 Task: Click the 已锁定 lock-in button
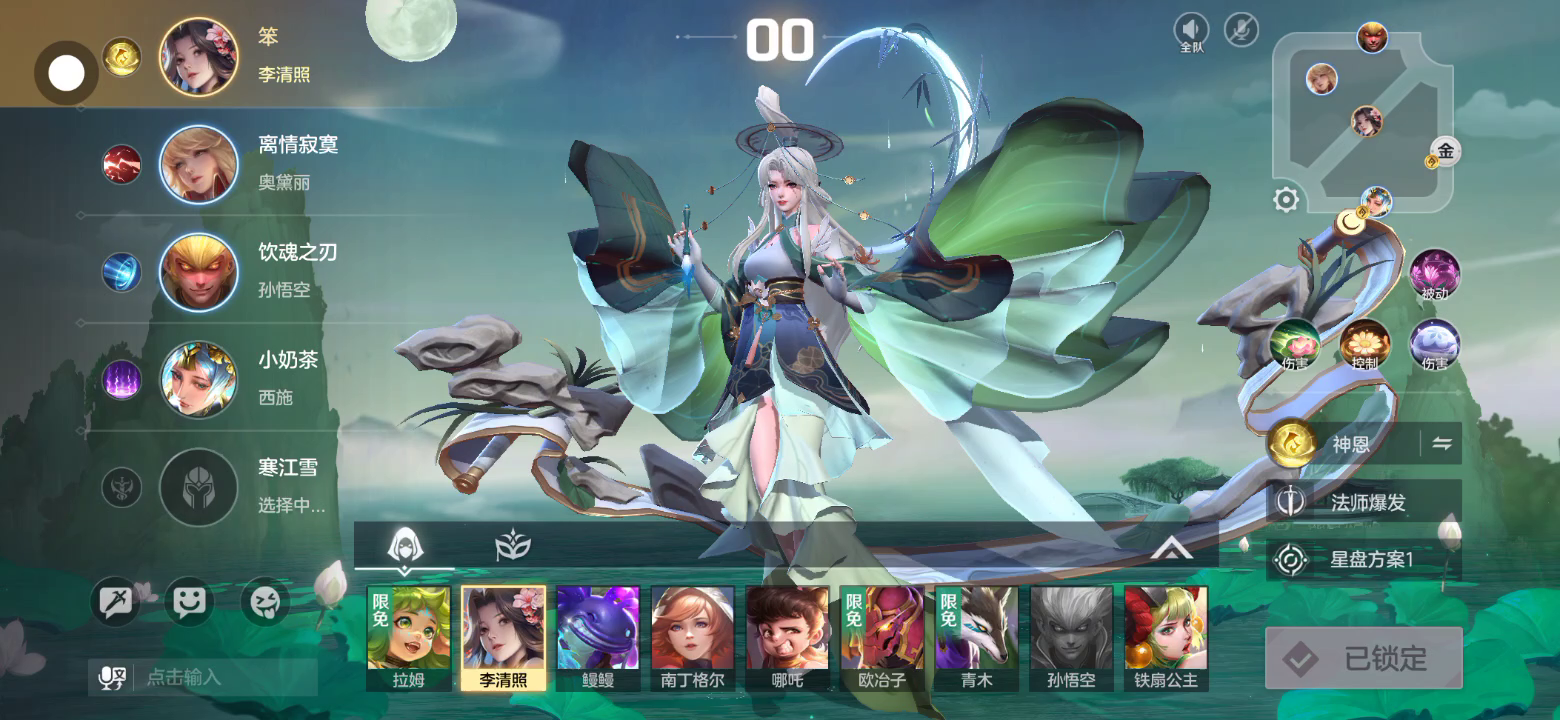pyautogui.click(x=1363, y=658)
